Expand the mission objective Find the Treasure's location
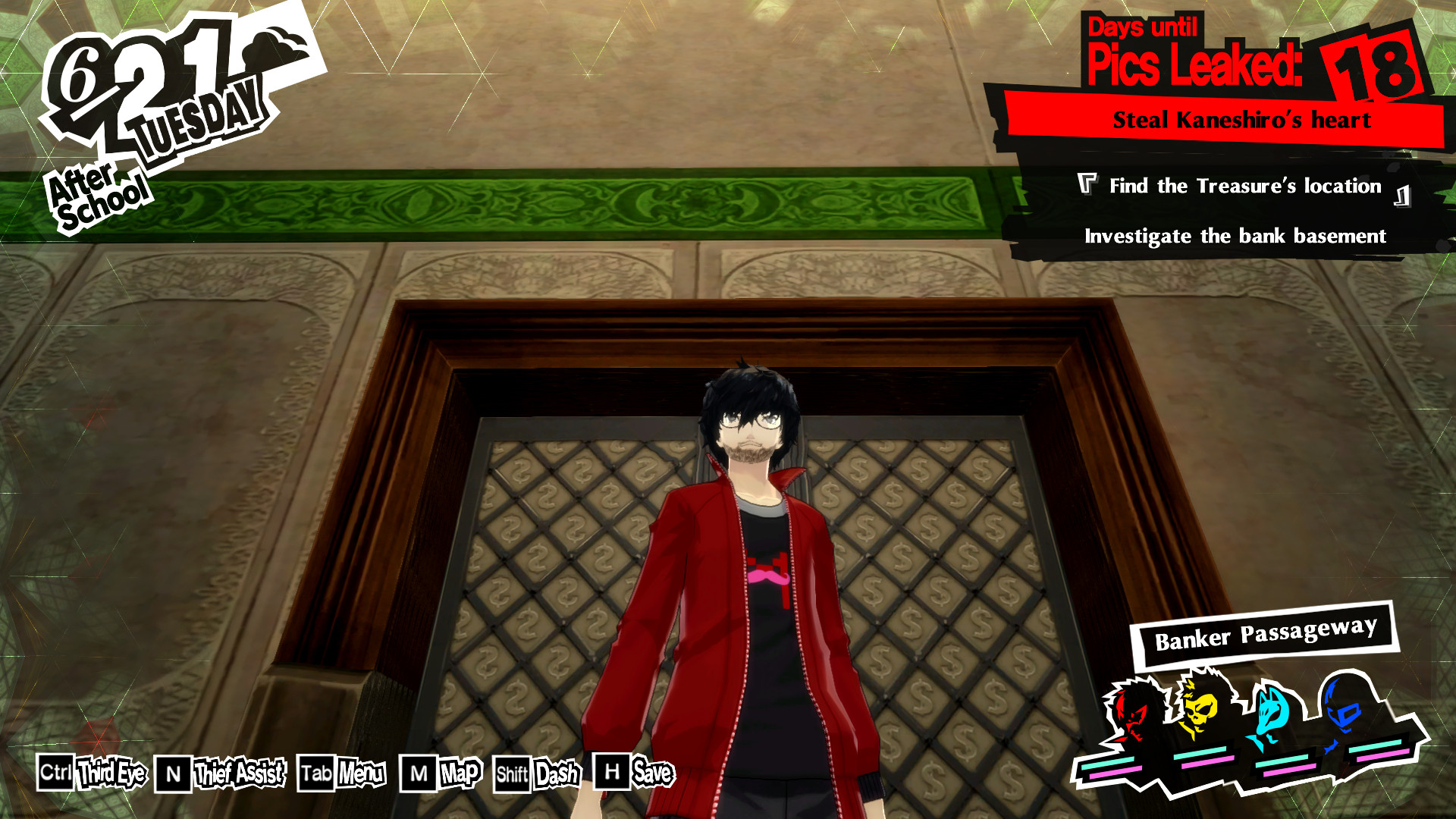Viewport: 1456px width, 819px height. pos(1244,187)
